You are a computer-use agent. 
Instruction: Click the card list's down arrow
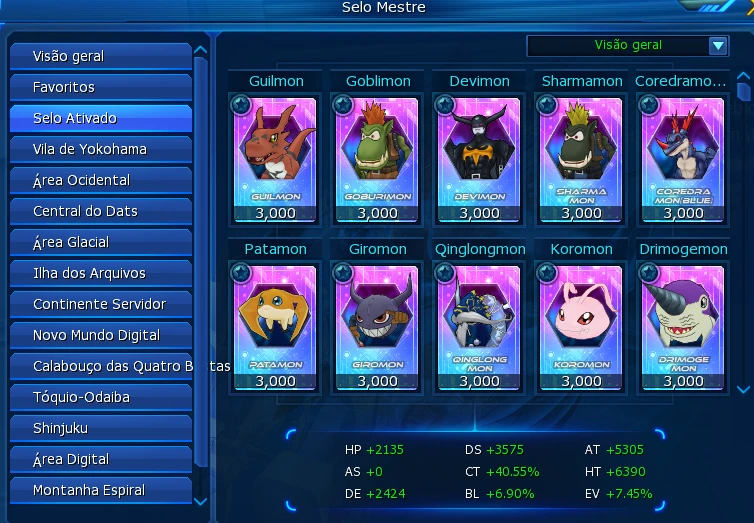(x=743, y=389)
